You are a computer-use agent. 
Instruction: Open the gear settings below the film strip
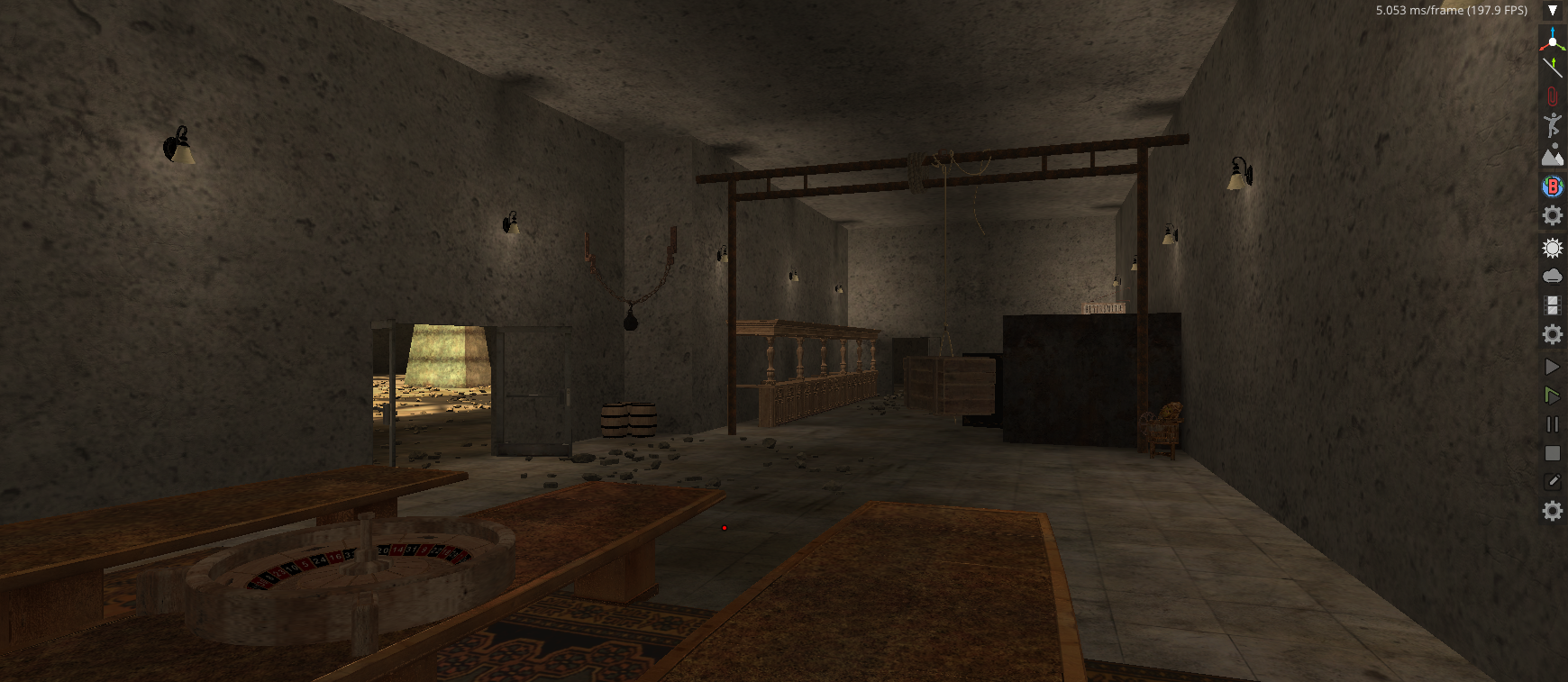point(1552,335)
